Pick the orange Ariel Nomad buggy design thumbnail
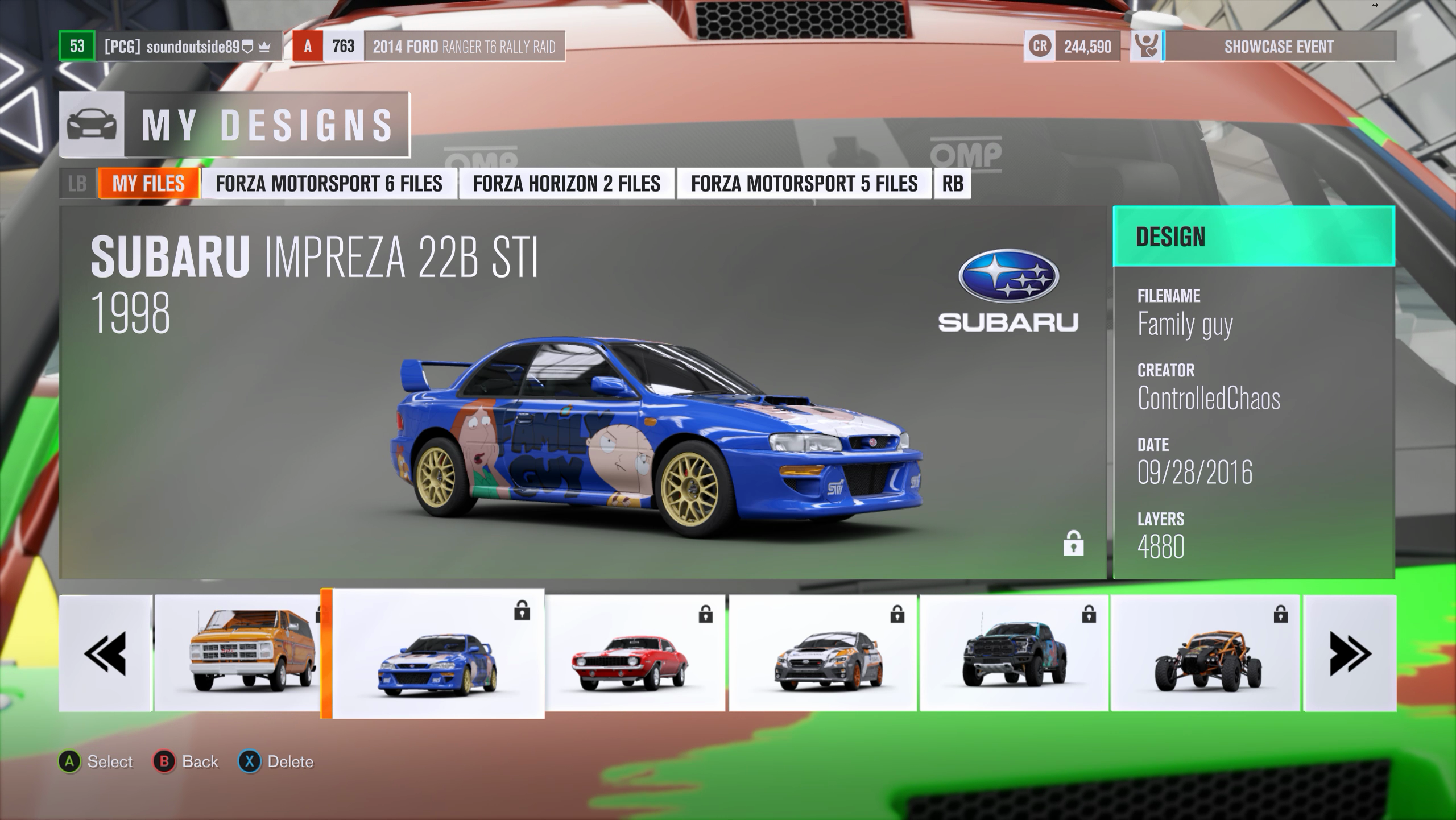 click(1205, 653)
